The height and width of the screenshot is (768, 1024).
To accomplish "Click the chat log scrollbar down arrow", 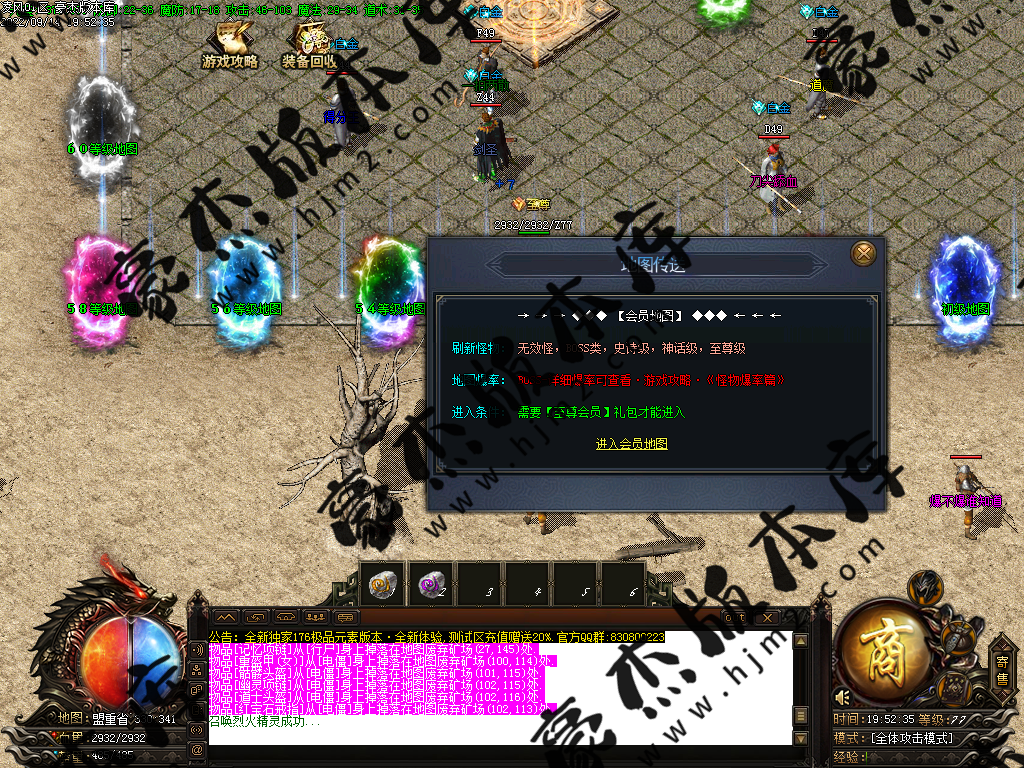I will point(799,738).
